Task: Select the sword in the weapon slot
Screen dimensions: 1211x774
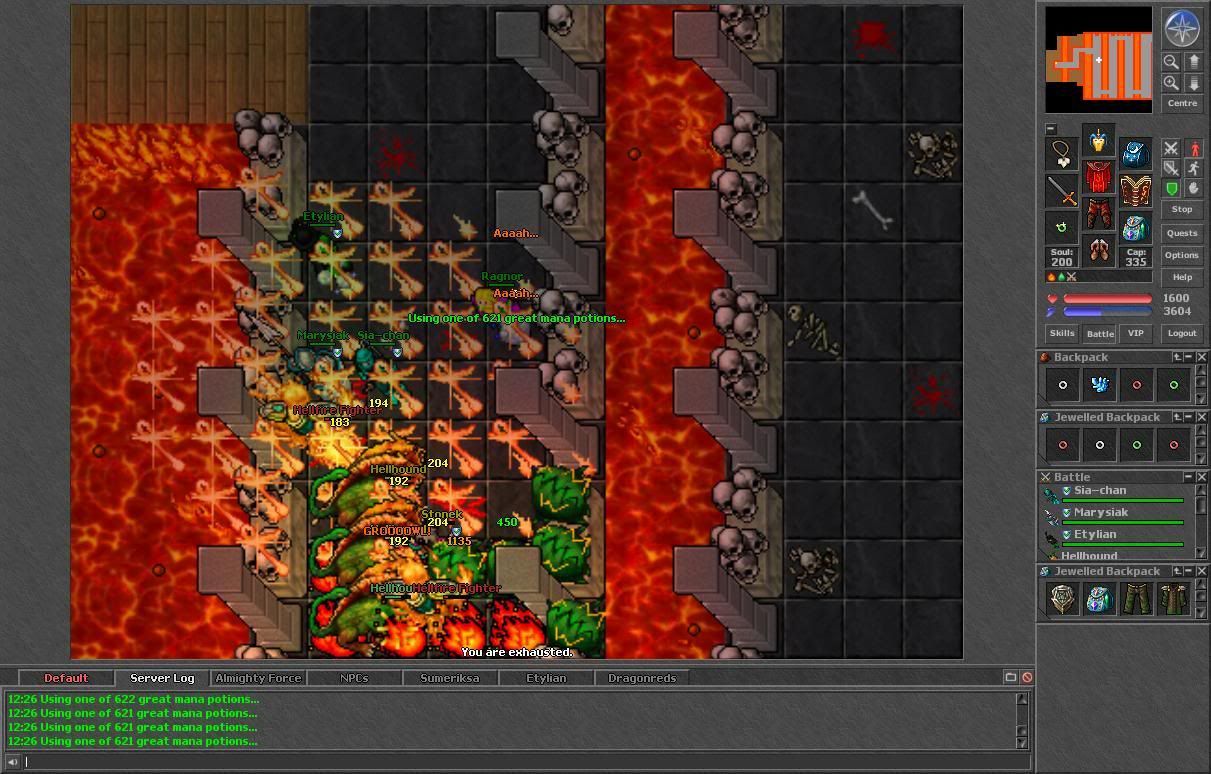Action: (1062, 191)
